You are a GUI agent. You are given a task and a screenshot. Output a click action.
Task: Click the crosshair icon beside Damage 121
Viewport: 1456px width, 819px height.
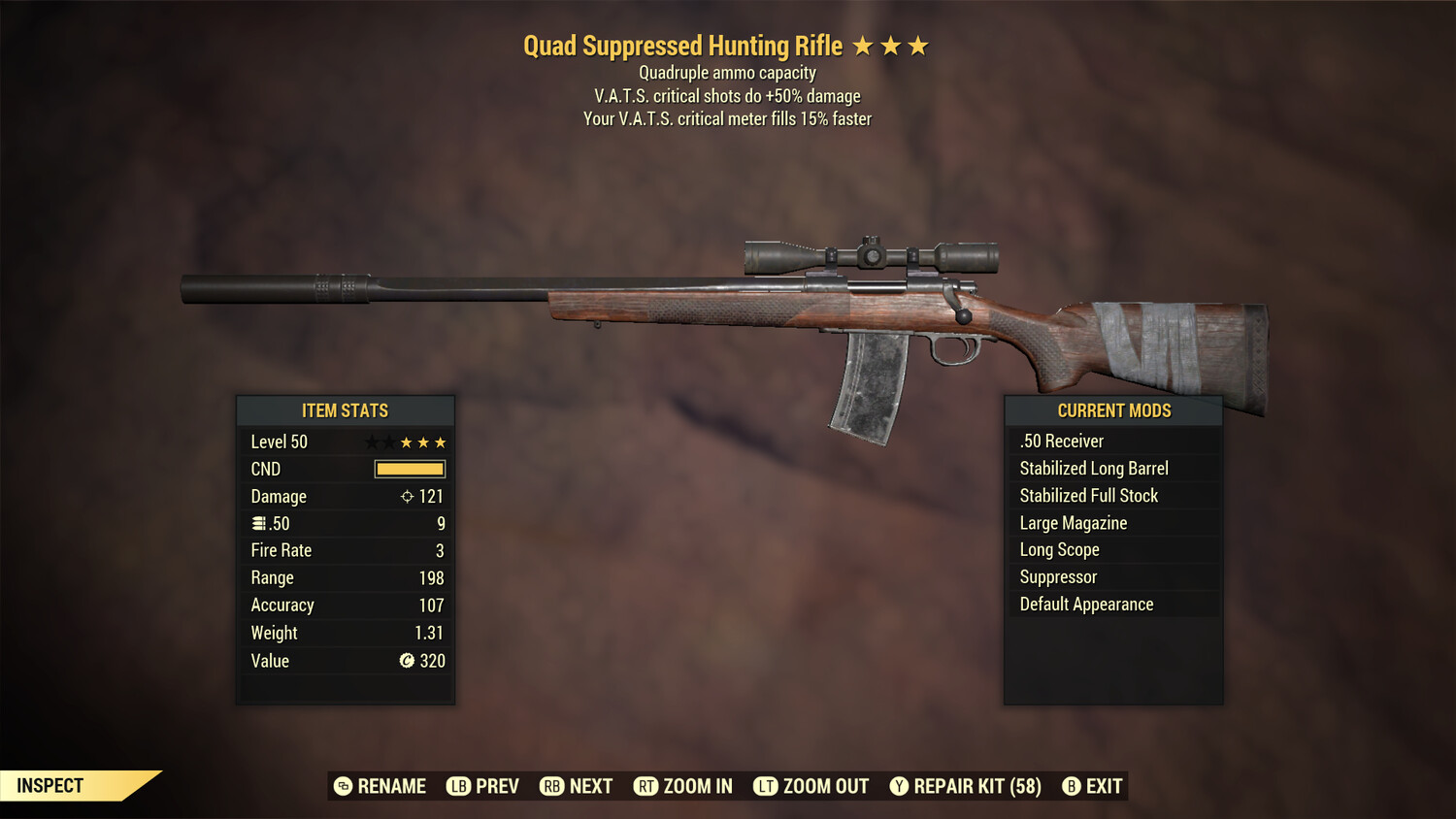[x=407, y=496]
